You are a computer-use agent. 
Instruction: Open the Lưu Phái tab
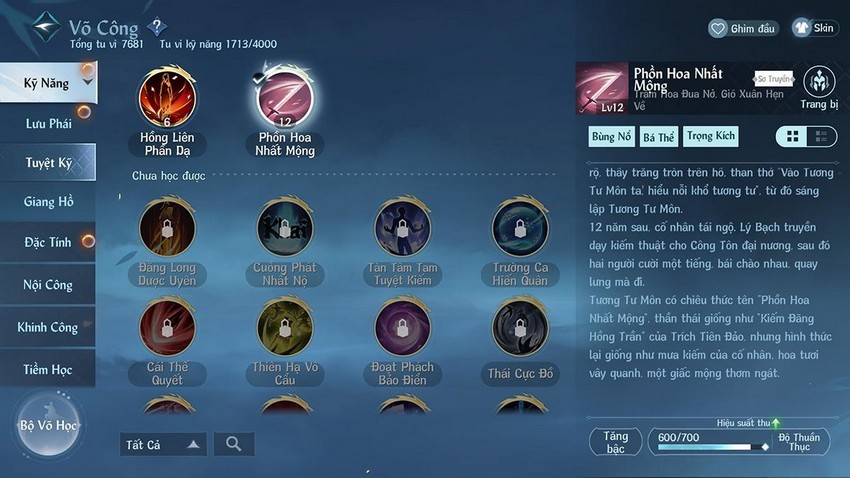[x=48, y=123]
